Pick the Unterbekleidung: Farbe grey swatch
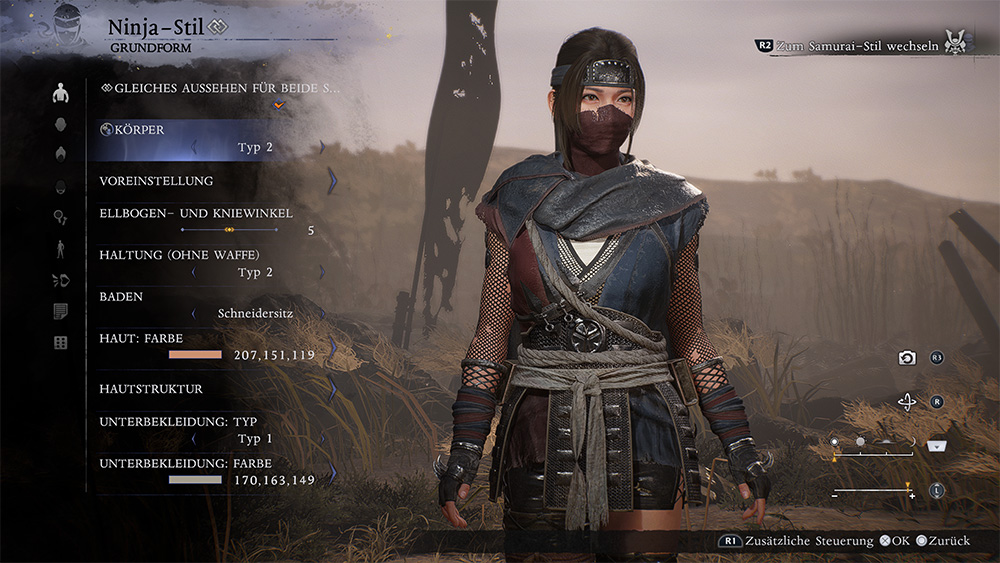This screenshot has width=1000, height=563. 195,480
